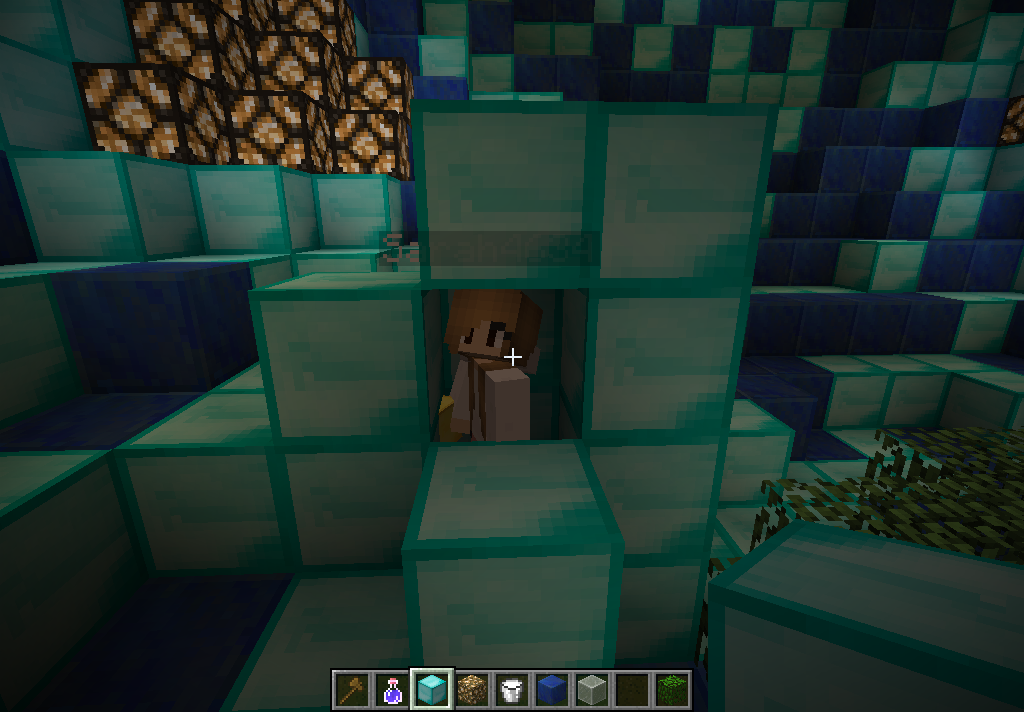Image resolution: width=1024 pixels, height=712 pixels.
Task: Click the diamond block hotbar slot
Action: (x=432, y=690)
